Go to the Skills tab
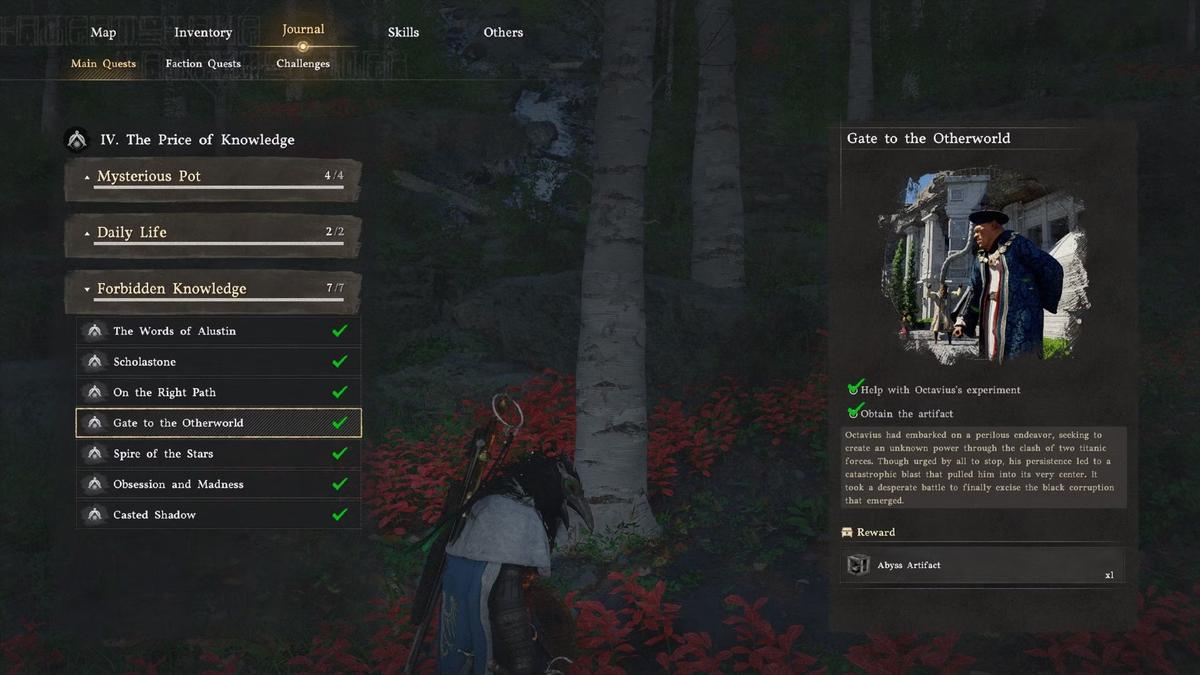Viewport: 1200px width, 675px height. pyautogui.click(x=404, y=32)
